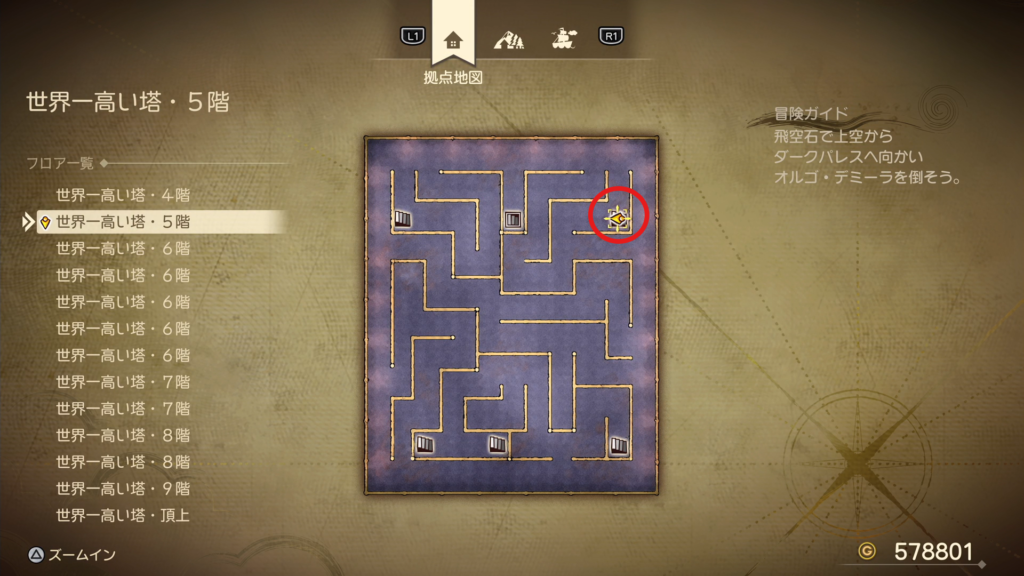The width and height of the screenshot is (1024, 576).
Task: Select the 世界一高い塔・4階 floor entry
Action: [123, 195]
